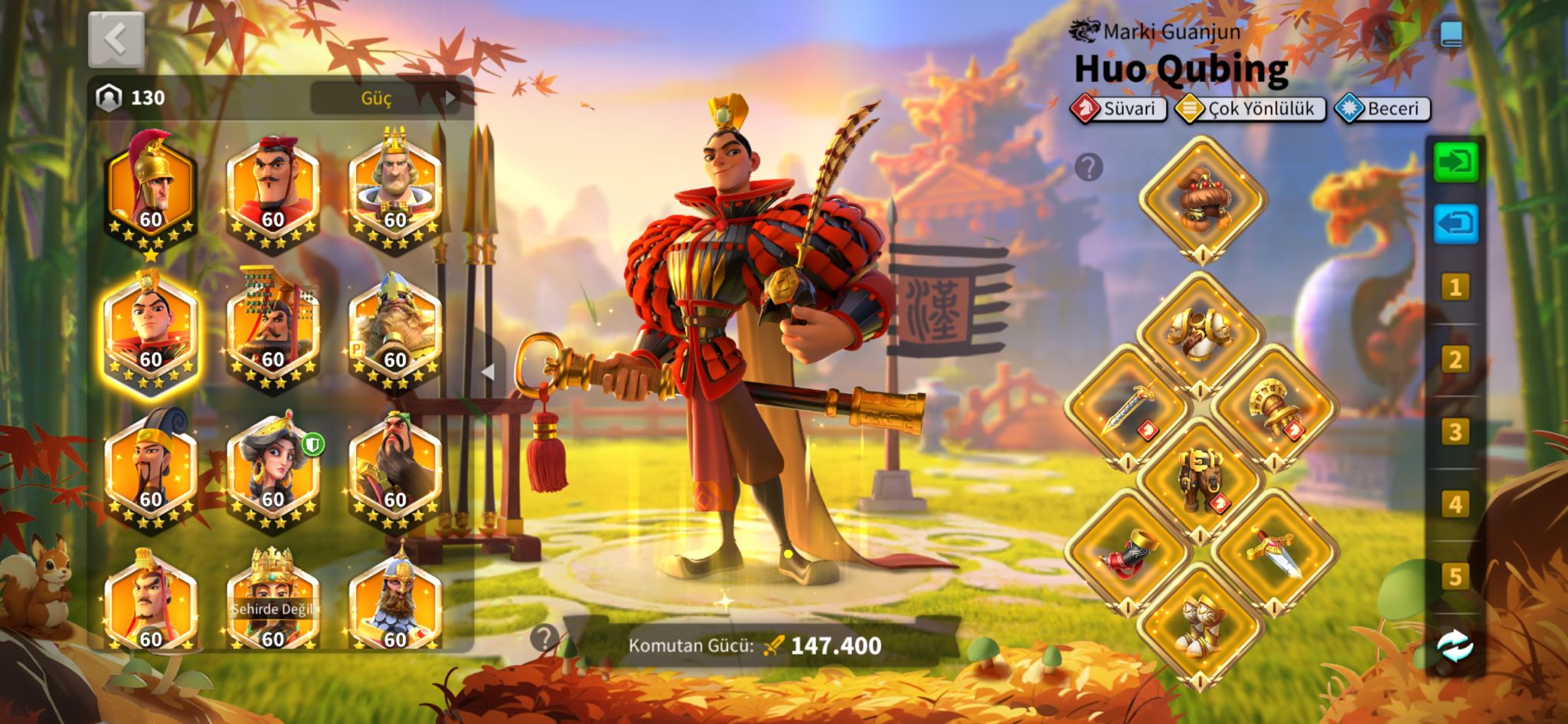Open the boots equipment slot
1568x724 pixels.
pos(1200,624)
